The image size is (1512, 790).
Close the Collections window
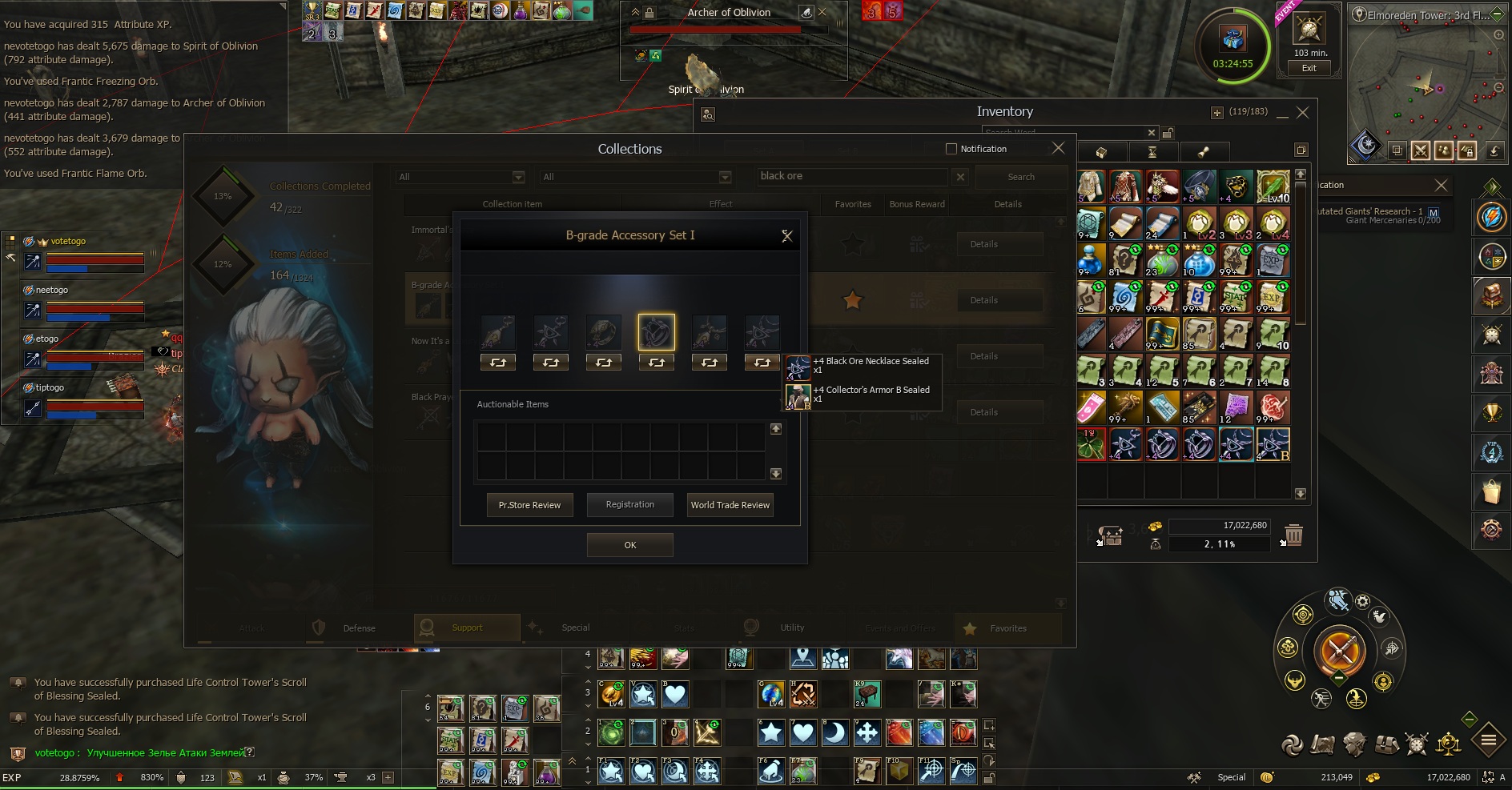pyautogui.click(x=1058, y=148)
